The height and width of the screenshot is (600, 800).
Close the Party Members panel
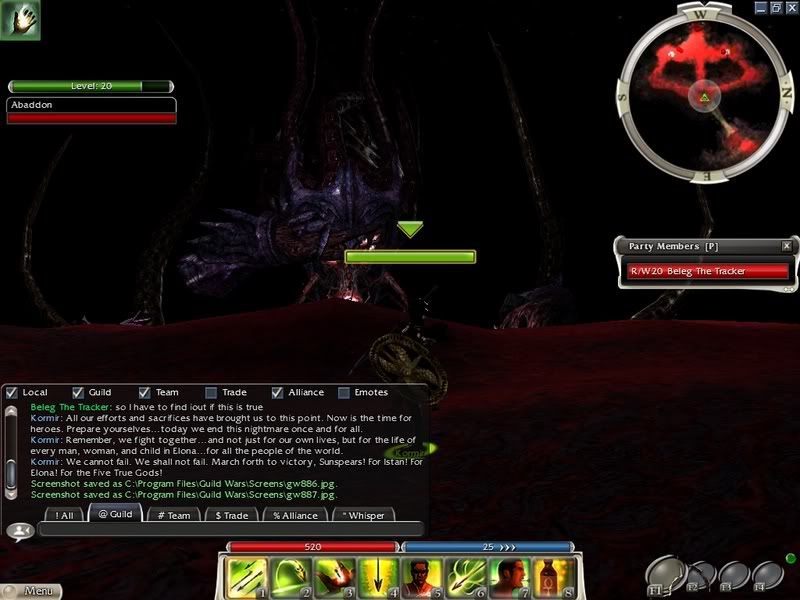coord(786,246)
